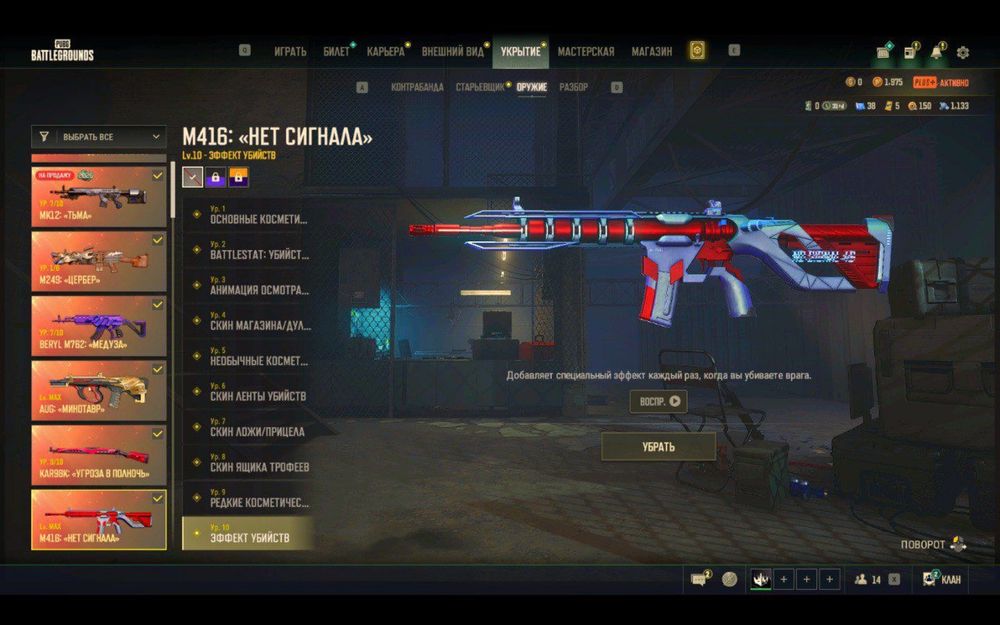Open the ИГРАТЬ tab
Image resolution: width=1000 pixels, height=625 pixels.
pyautogui.click(x=290, y=51)
